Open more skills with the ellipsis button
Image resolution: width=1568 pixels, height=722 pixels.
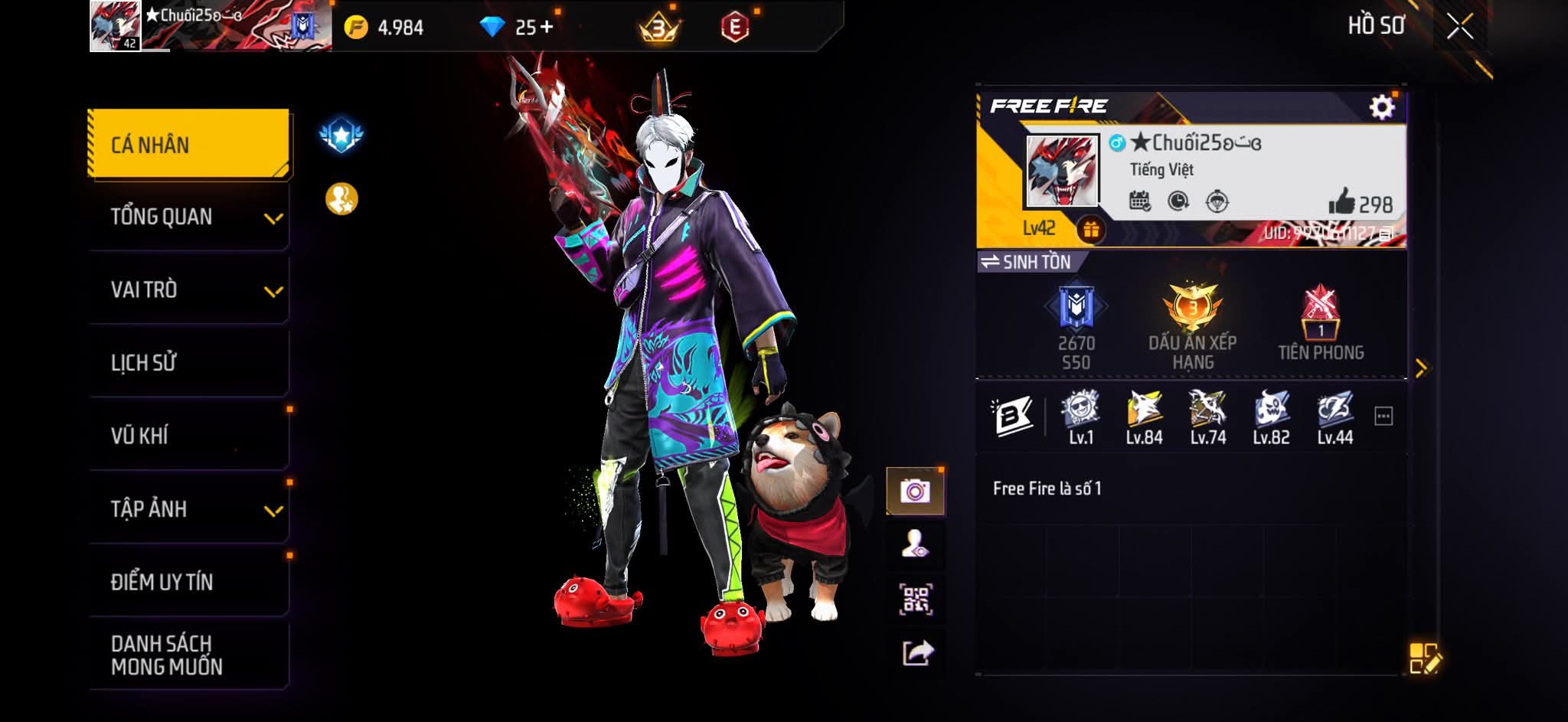(1383, 417)
